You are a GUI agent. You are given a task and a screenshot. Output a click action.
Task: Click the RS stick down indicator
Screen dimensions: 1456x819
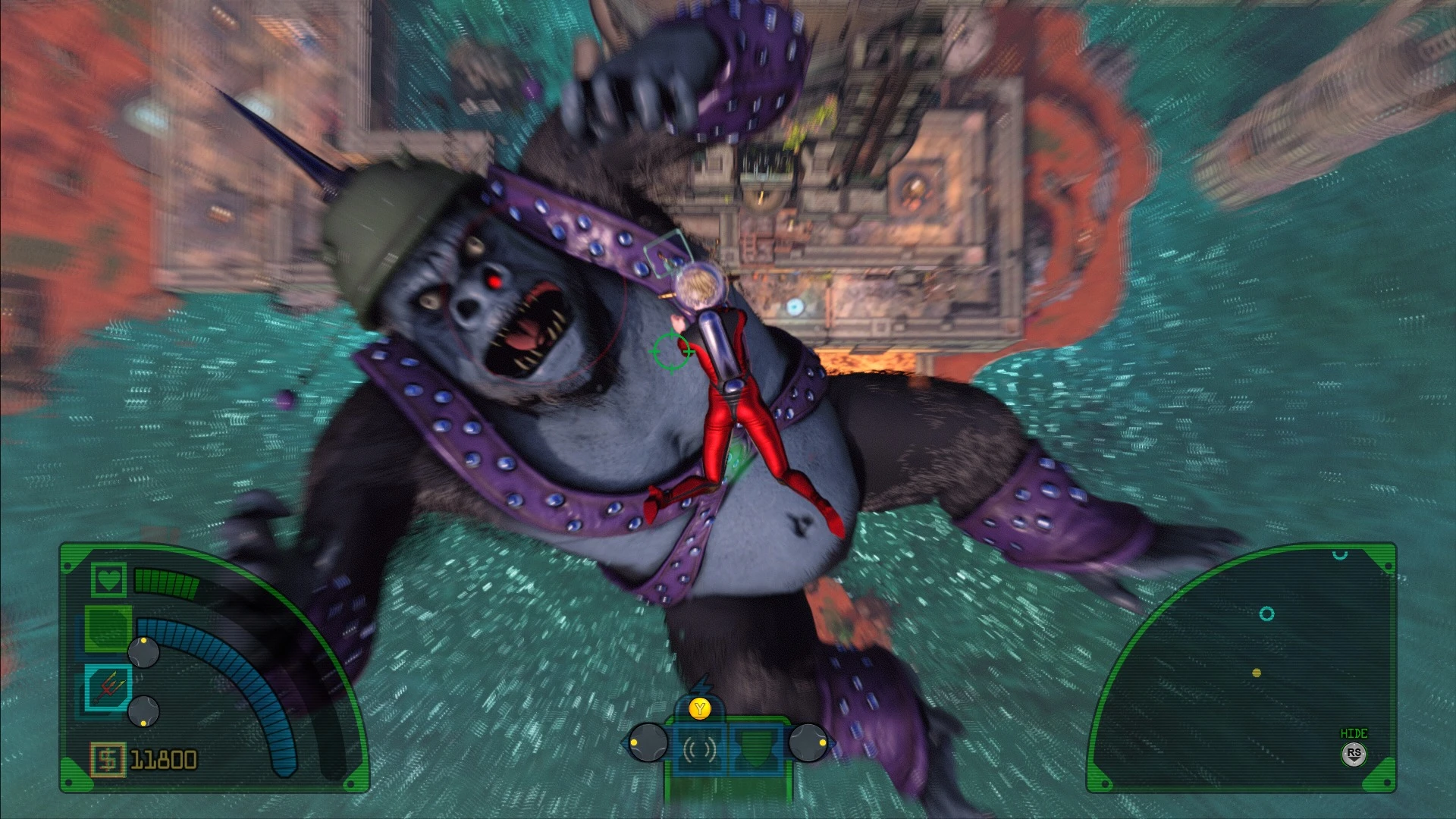point(1354,754)
